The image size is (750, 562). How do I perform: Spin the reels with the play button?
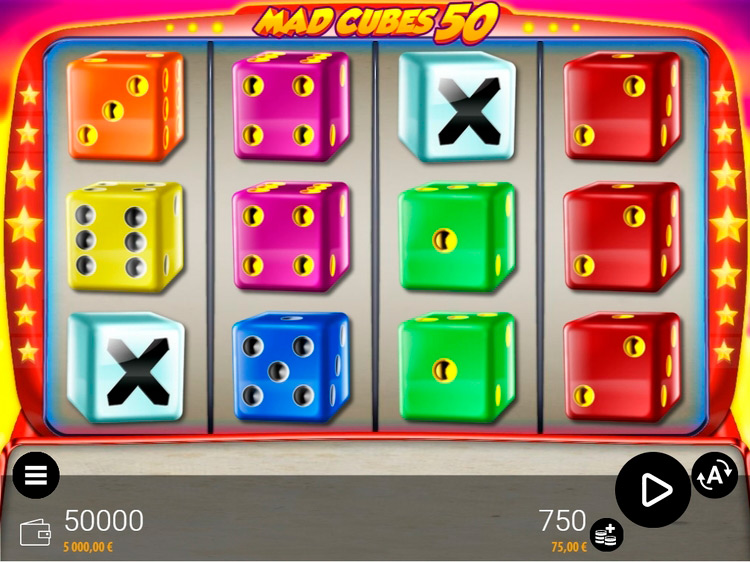pyautogui.click(x=654, y=490)
